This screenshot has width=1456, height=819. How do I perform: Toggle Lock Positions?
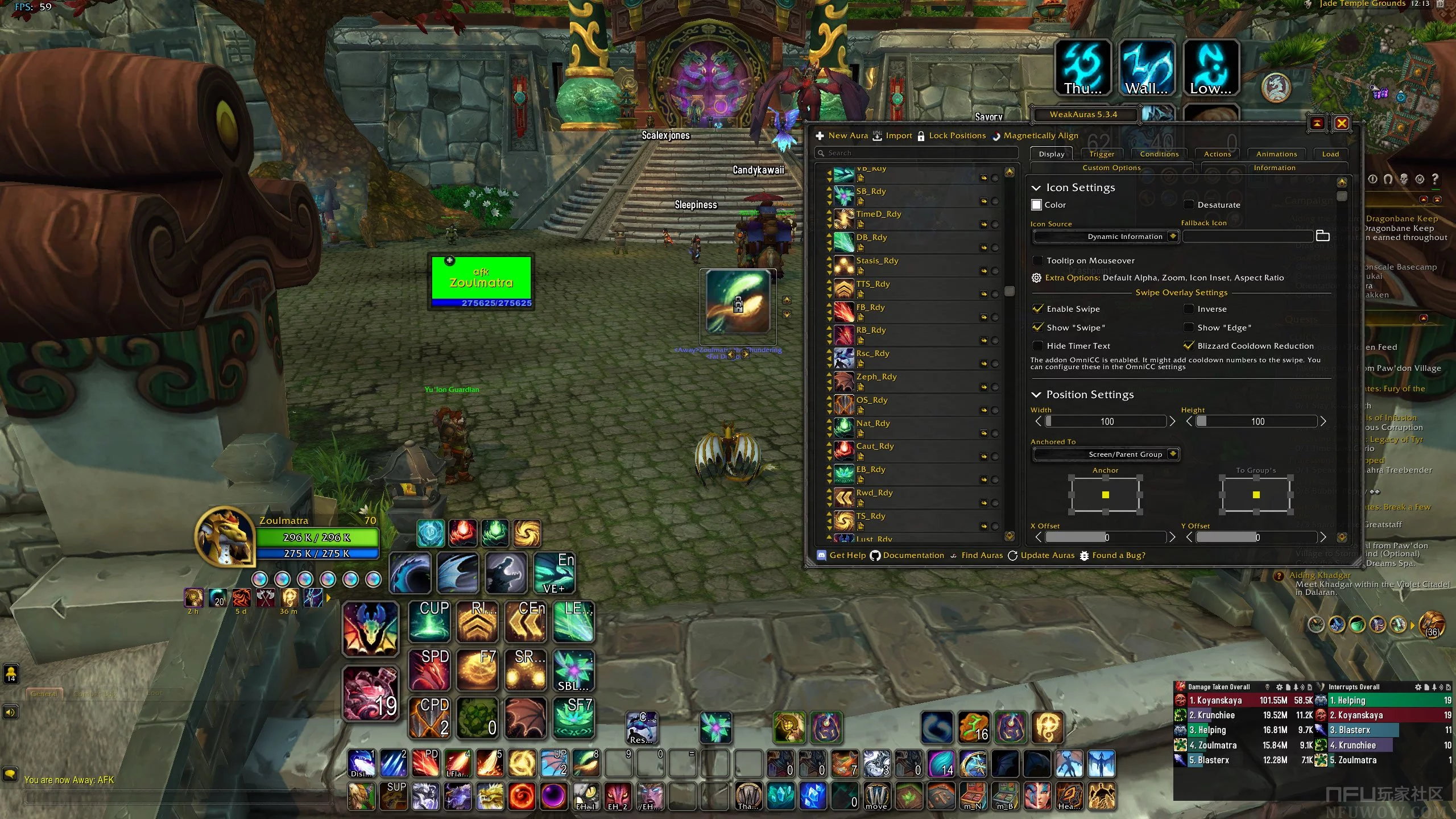click(x=952, y=136)
